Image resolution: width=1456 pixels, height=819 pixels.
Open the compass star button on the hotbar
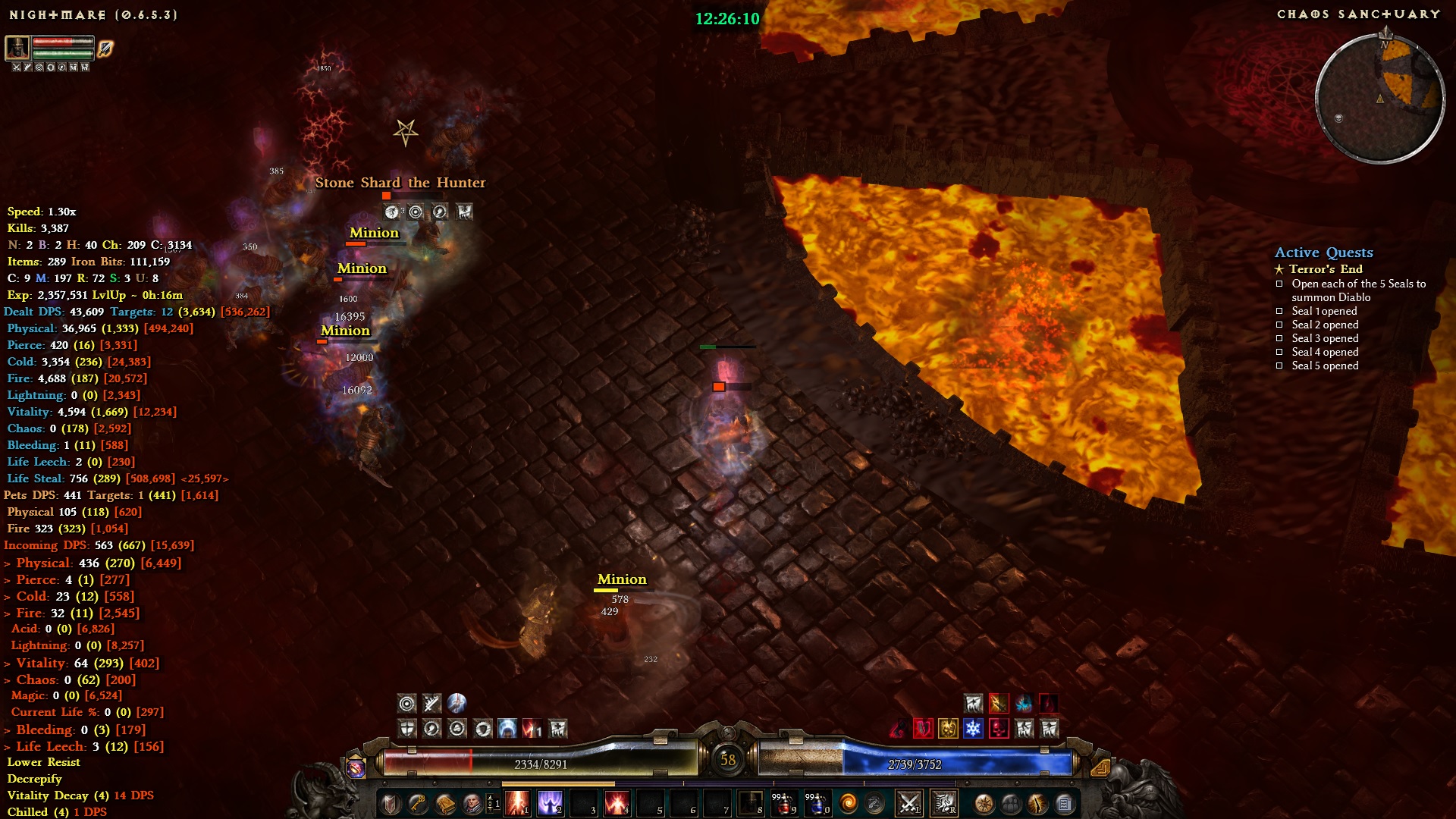[x=984, y=803]
